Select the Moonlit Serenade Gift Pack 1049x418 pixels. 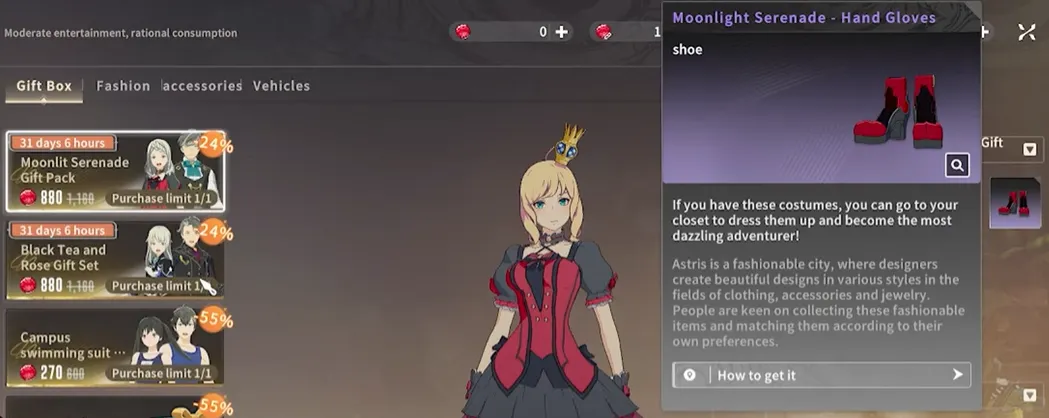click(115, 171)
